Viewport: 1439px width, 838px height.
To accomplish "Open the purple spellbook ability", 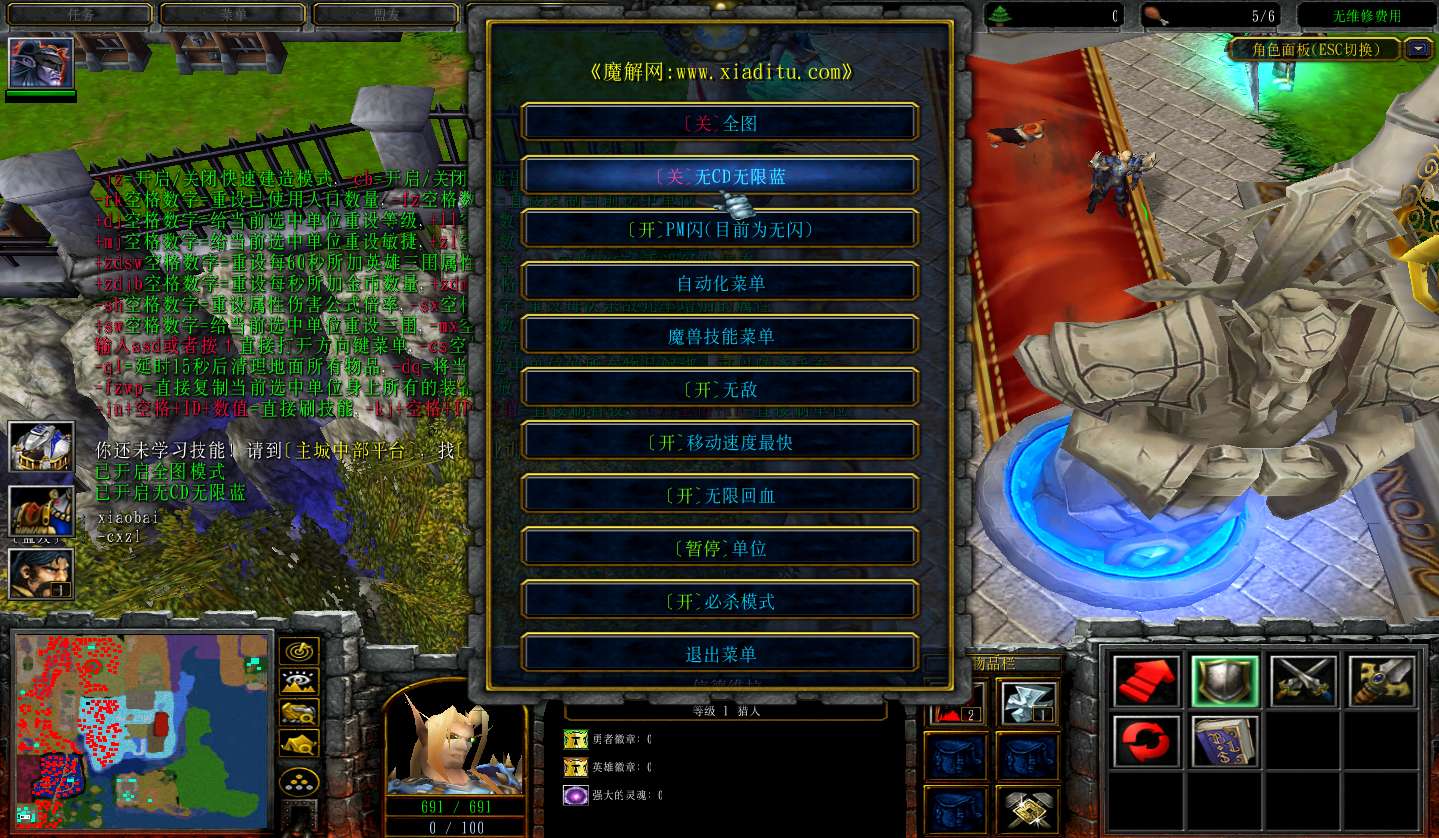I will click(1224, 741).
